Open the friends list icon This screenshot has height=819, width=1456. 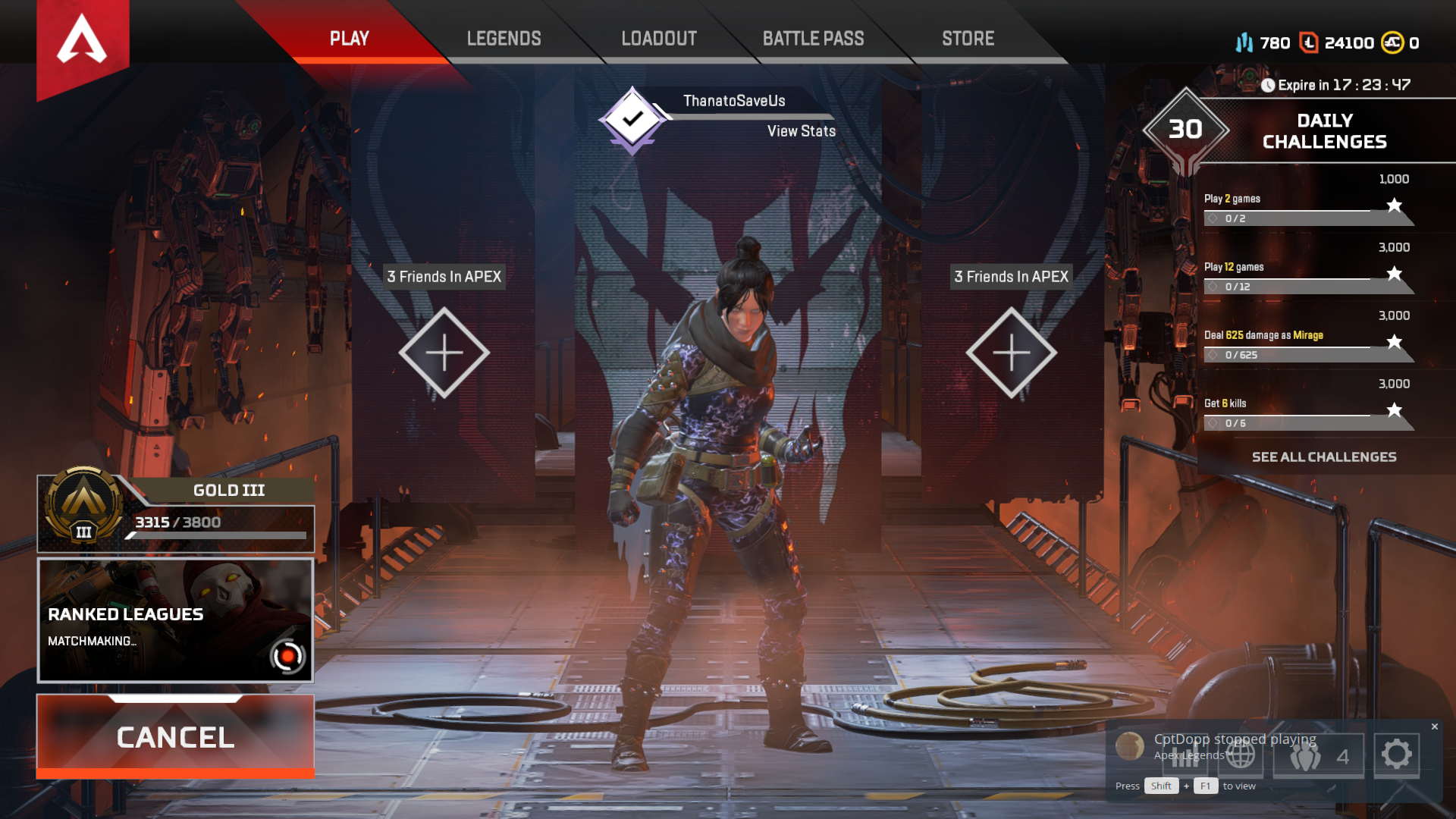tap(1318, 756)
